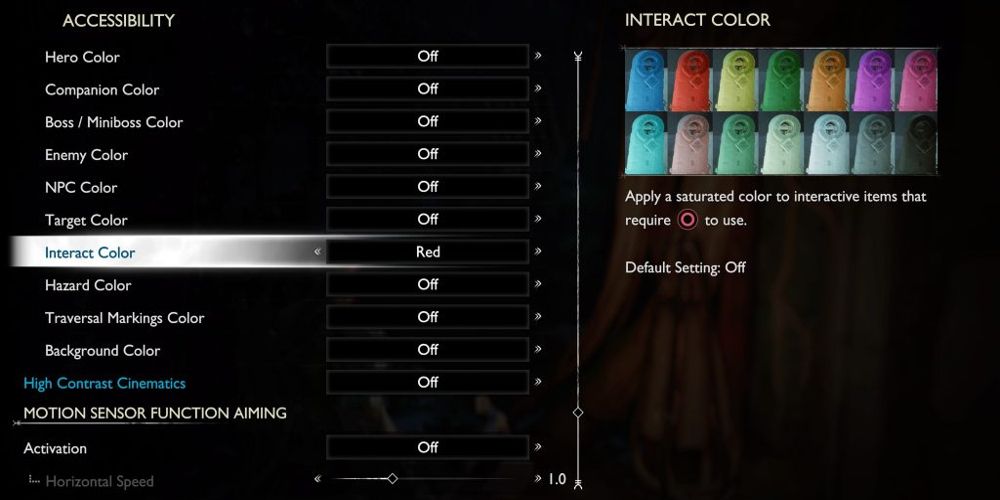The height and width of the screenshot is (500, 1000).
Task: Choose the Background Color row
Action: [x=102, y=351]
